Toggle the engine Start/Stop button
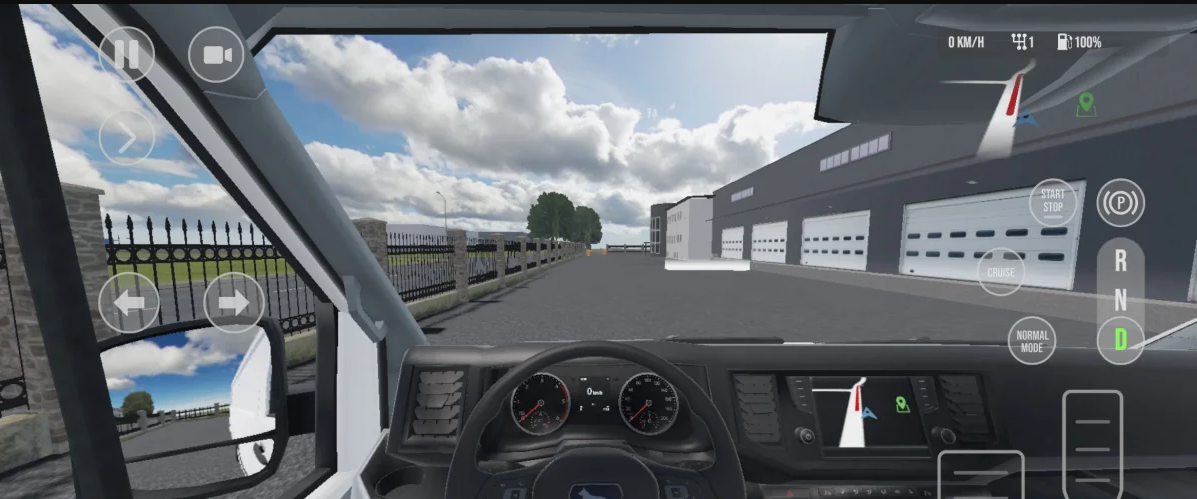The image size is (1197, 499). tap(1052, 201)
